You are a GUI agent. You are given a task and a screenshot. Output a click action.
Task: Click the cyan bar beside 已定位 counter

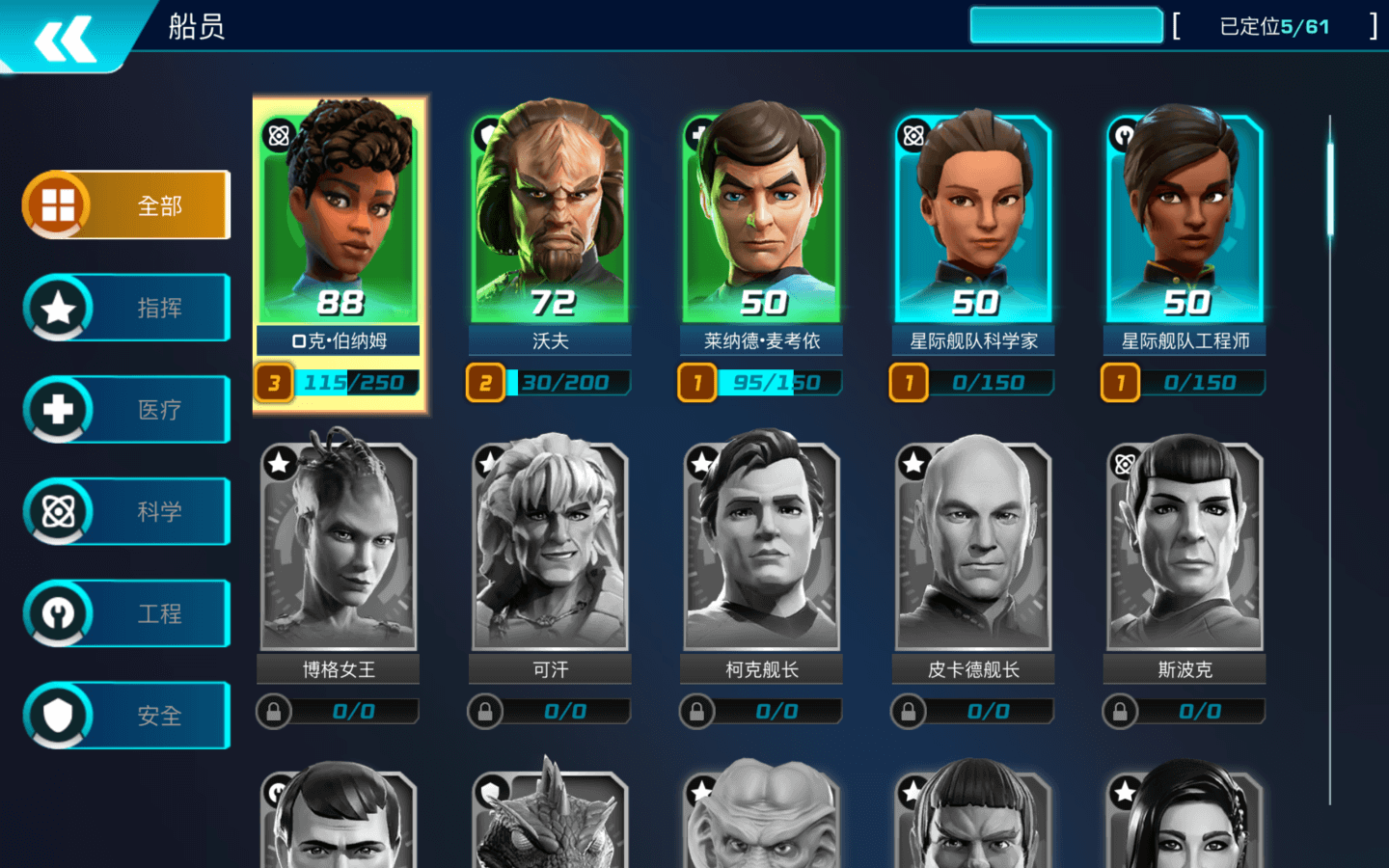[1066, 26]
